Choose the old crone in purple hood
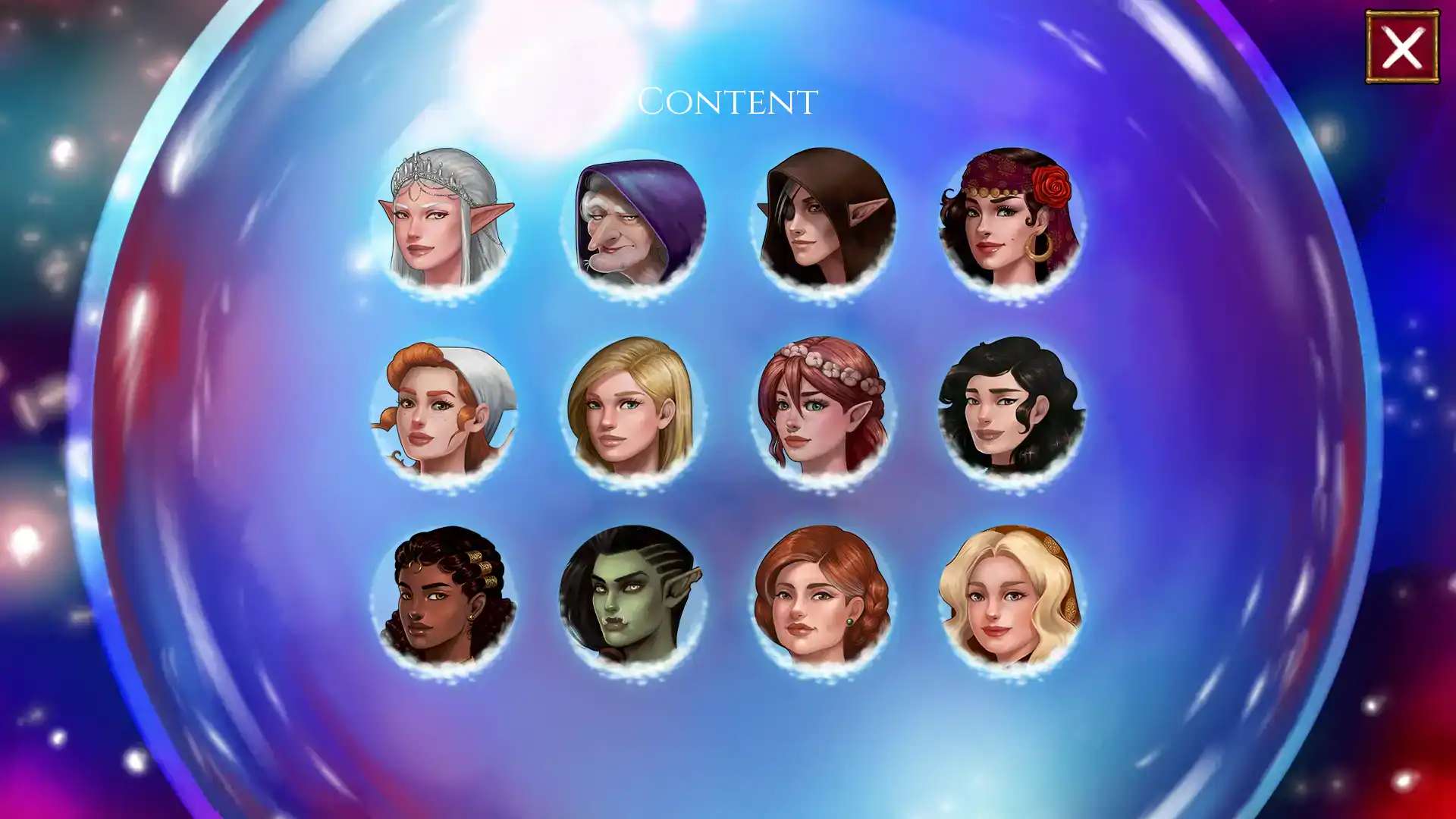Screen dimensions: 1456x819 [x=634, y=222]
